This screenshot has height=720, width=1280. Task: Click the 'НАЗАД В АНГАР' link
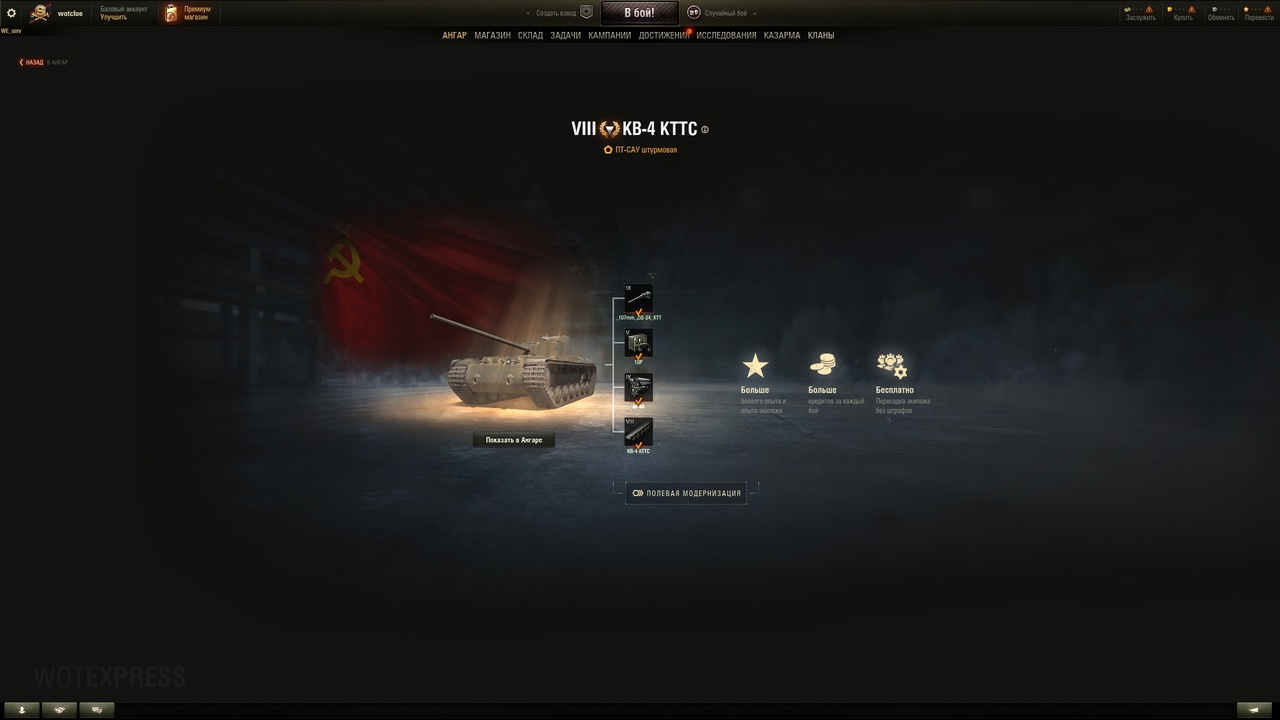tap(35, 61)
